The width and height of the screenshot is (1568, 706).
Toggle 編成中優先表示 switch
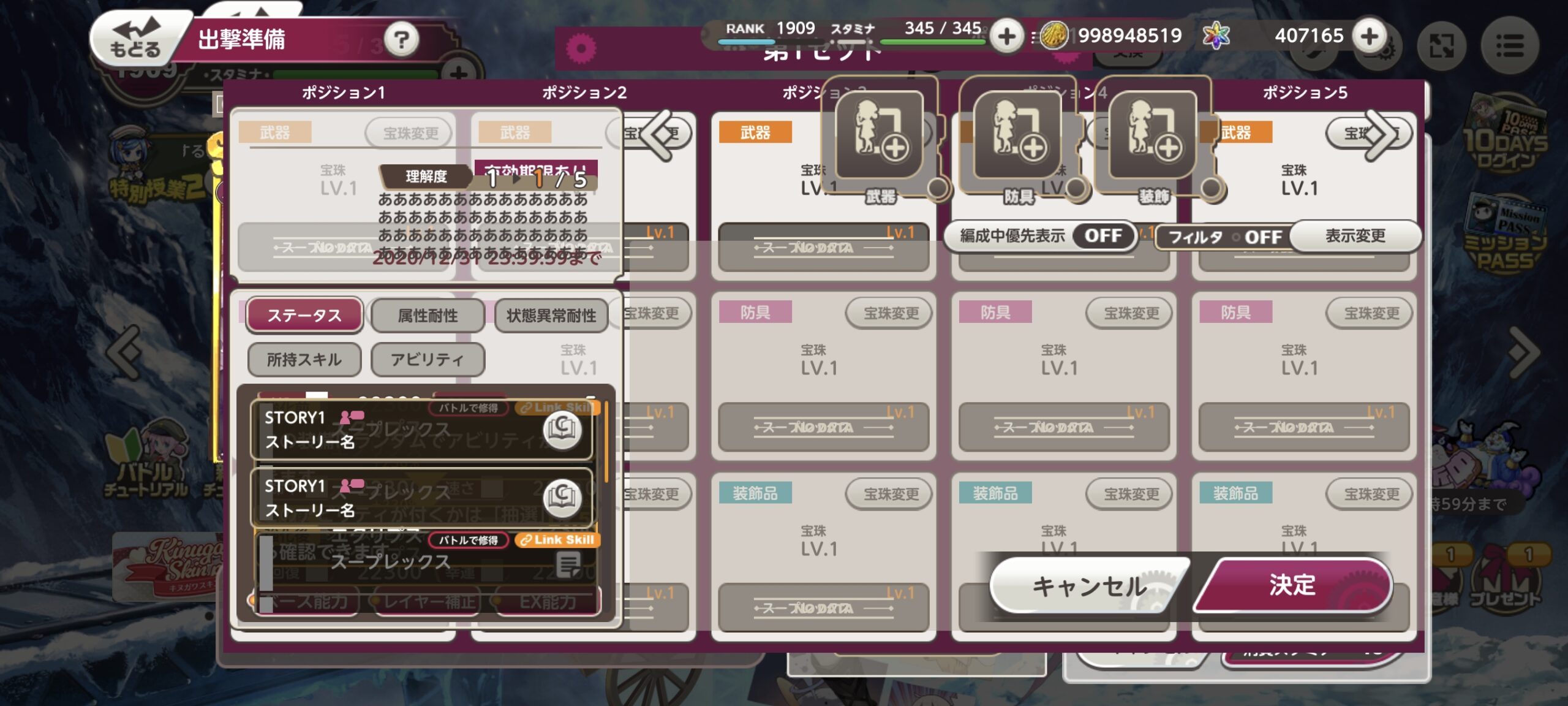pos(1102,236)
